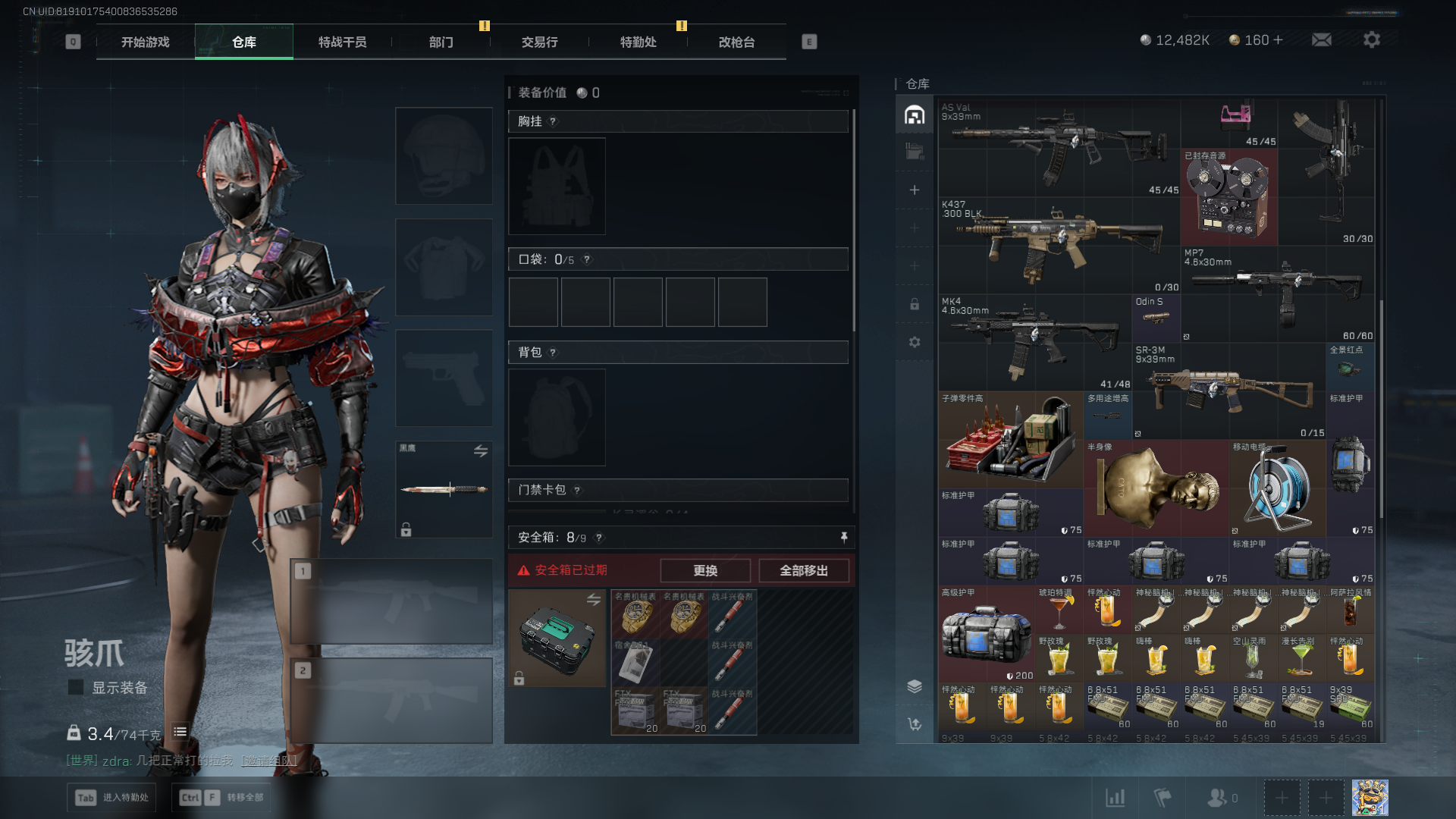The width and height of the screenshot is (1456, 819).
Task: Select the SR-3M weapon in stash
Action: pyautogui.click(x=1228, y=391)
